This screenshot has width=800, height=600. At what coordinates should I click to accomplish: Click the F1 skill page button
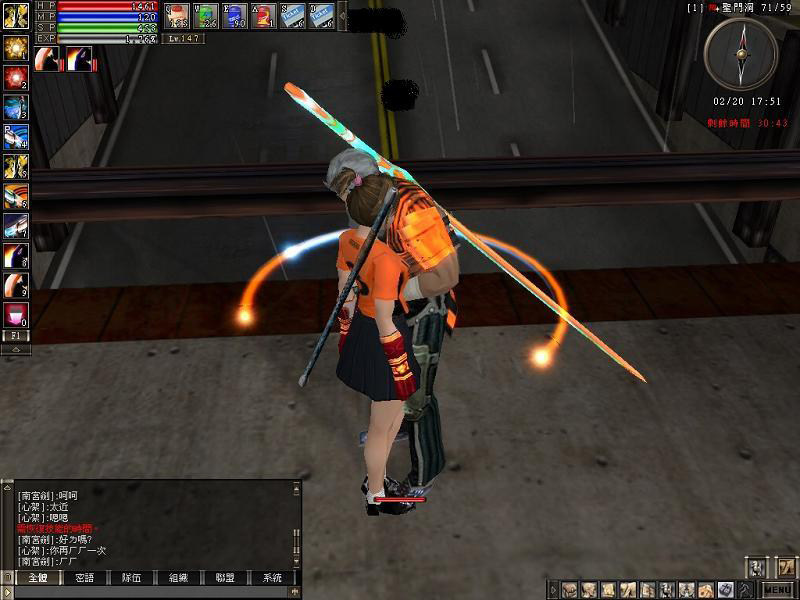[x=15, y=336]
